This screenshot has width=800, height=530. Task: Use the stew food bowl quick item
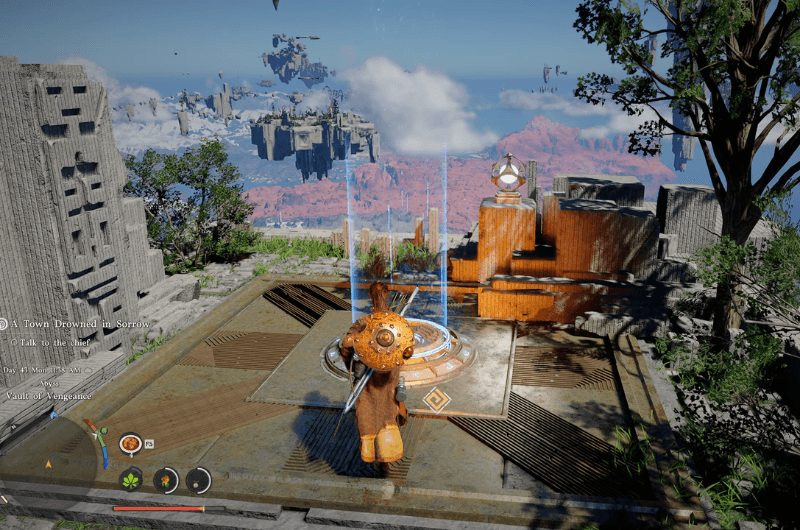(130, 443)
